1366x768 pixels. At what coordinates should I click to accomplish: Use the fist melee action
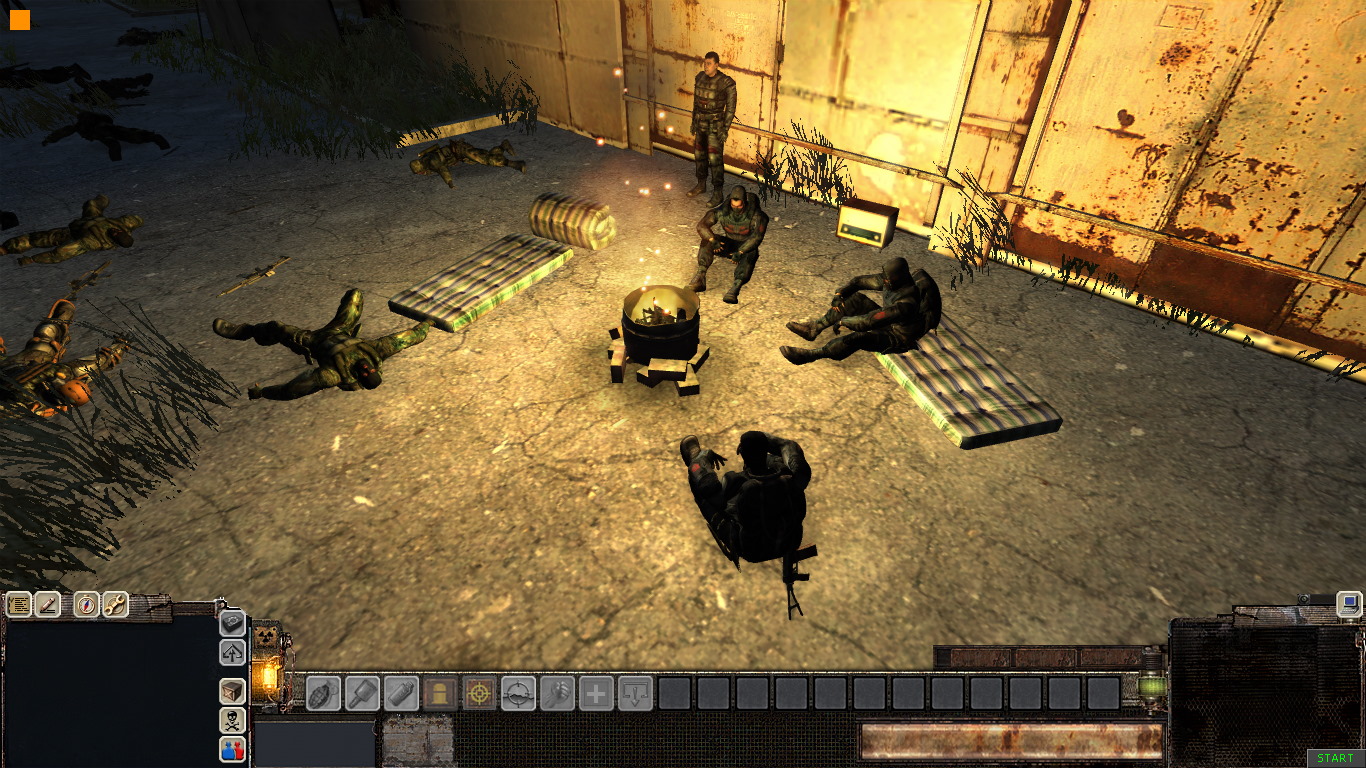point(557,693)
